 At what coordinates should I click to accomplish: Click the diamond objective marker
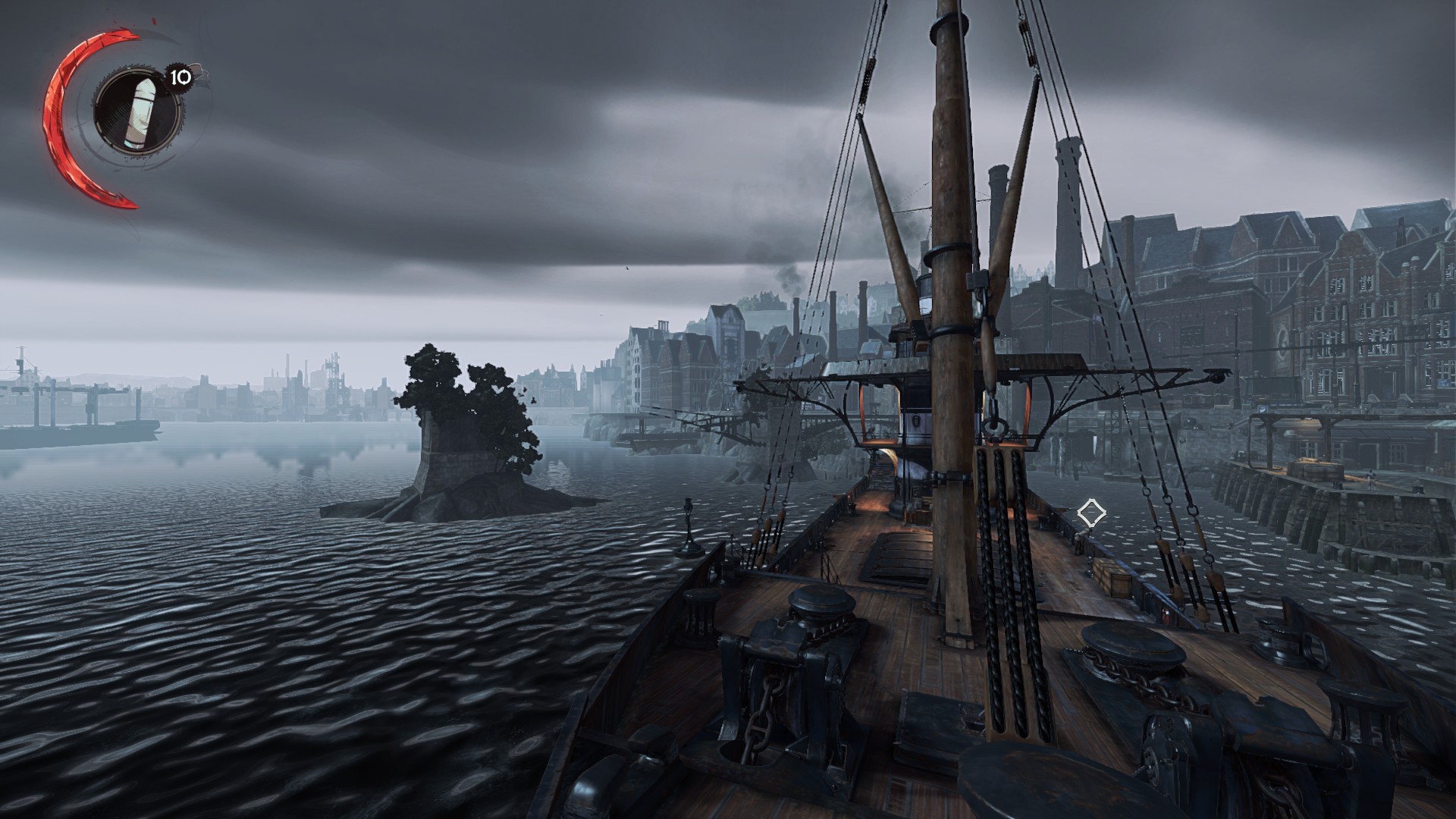(x=1090, y=513)
